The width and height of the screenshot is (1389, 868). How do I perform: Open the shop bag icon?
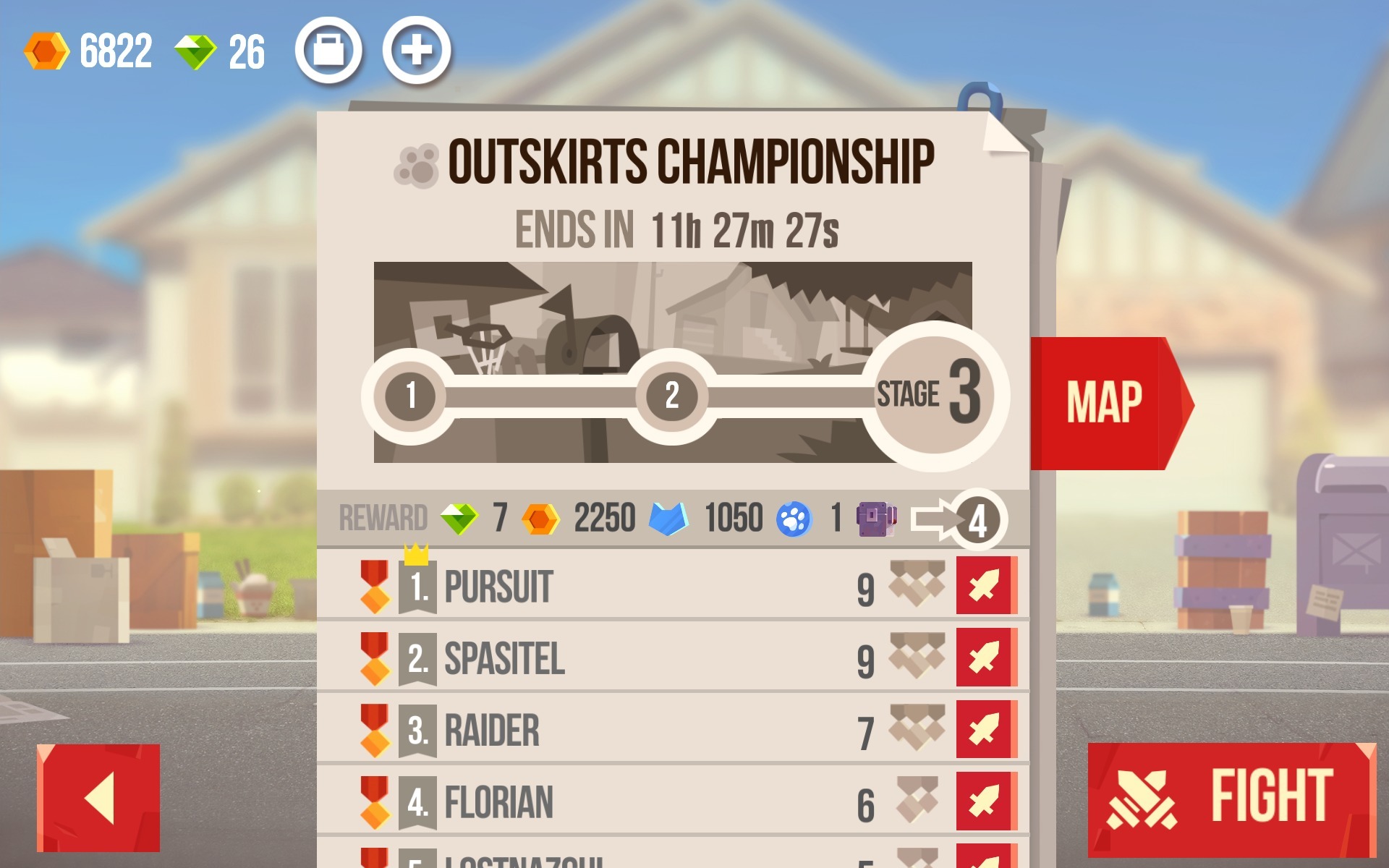328,51
